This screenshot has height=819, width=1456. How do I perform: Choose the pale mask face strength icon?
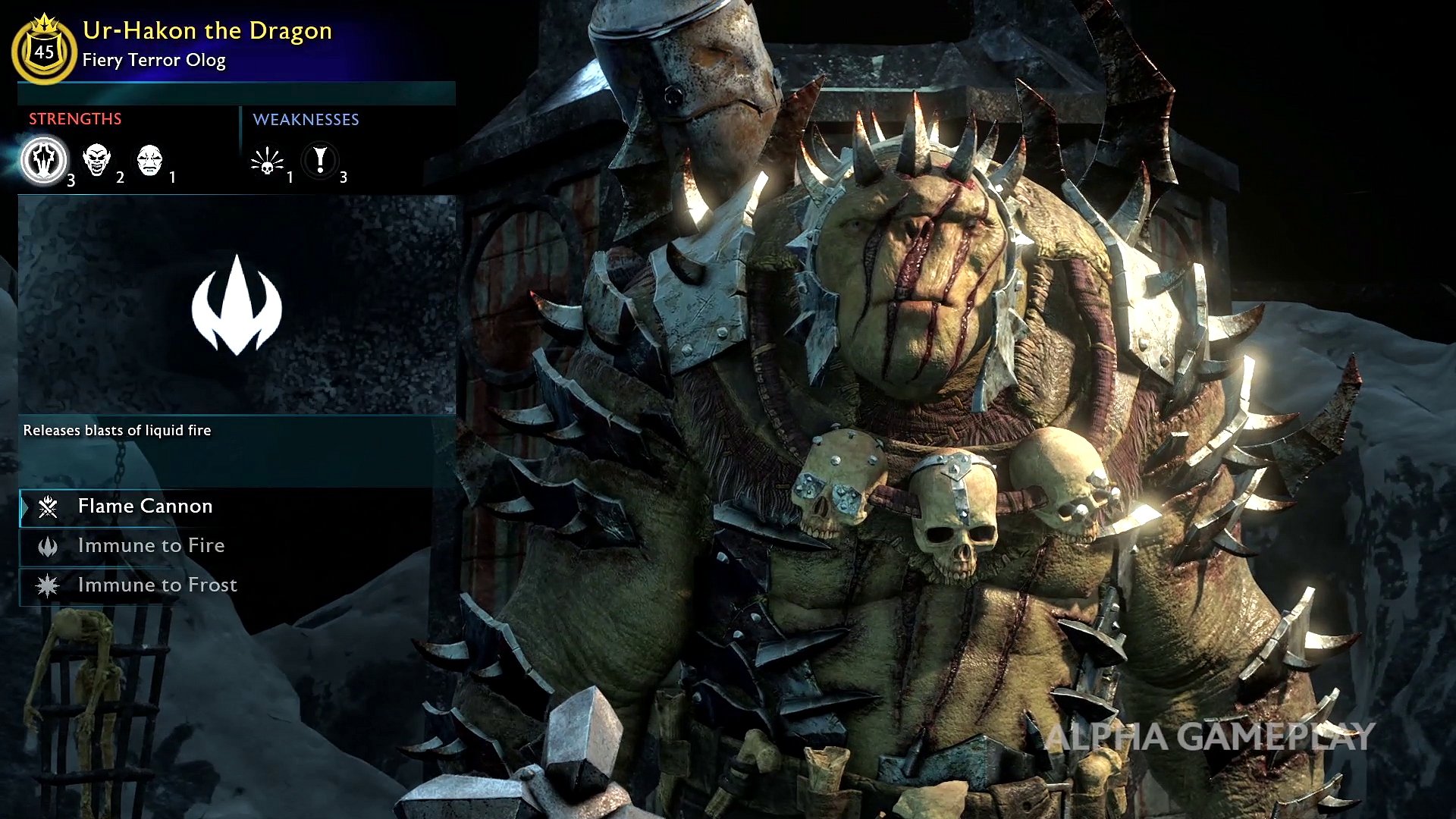tap(149, 160)
